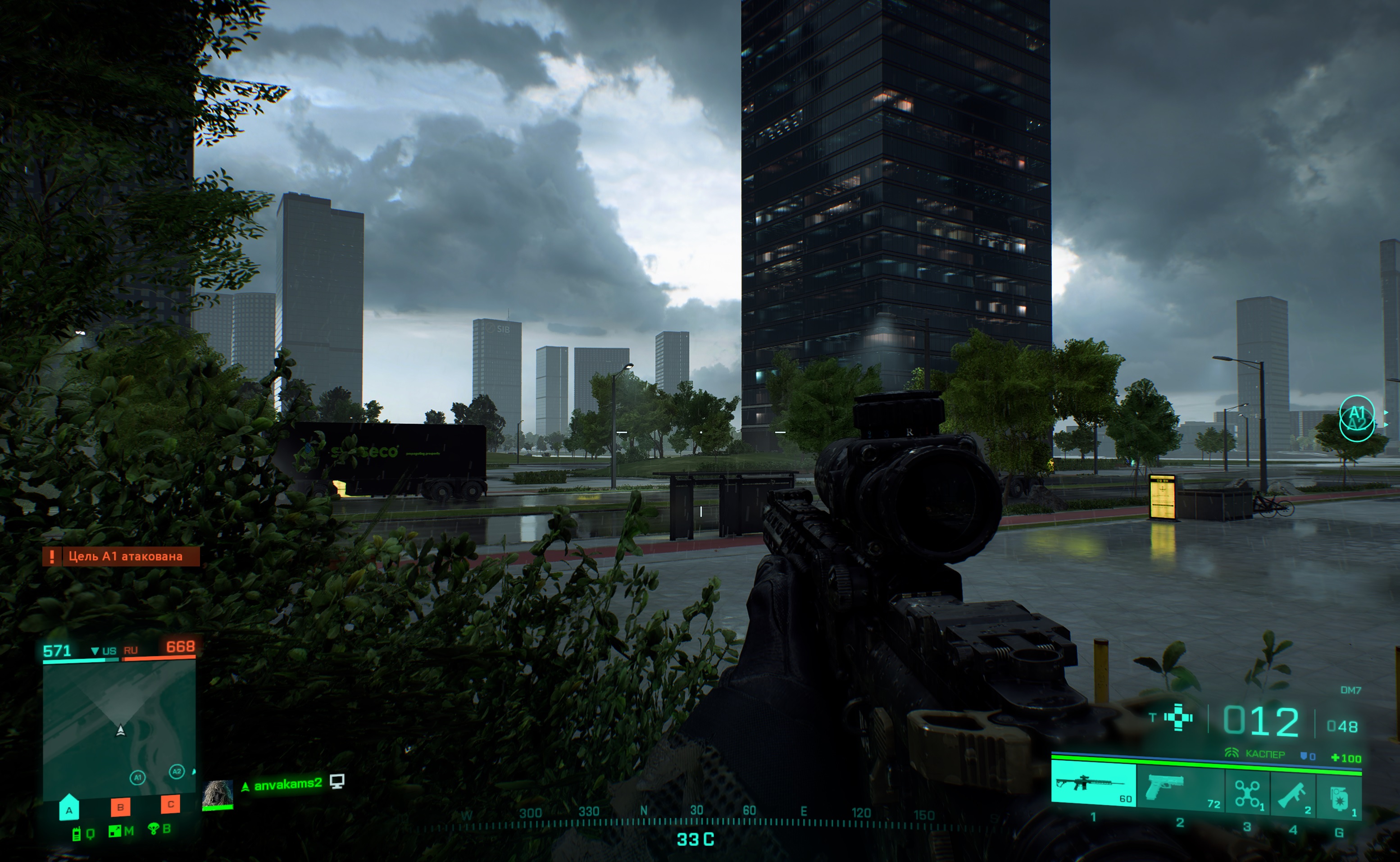Select the DM7 rifle weapon slot
This screenshot has width=1400, height=862.
(1093, 785)
